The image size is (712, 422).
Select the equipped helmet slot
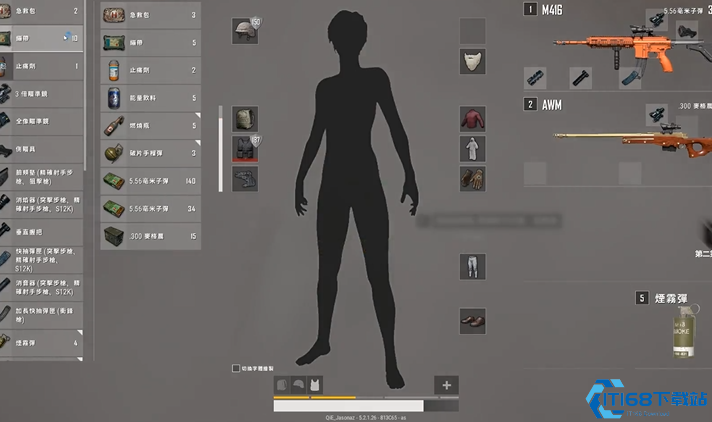coord(245,31)
